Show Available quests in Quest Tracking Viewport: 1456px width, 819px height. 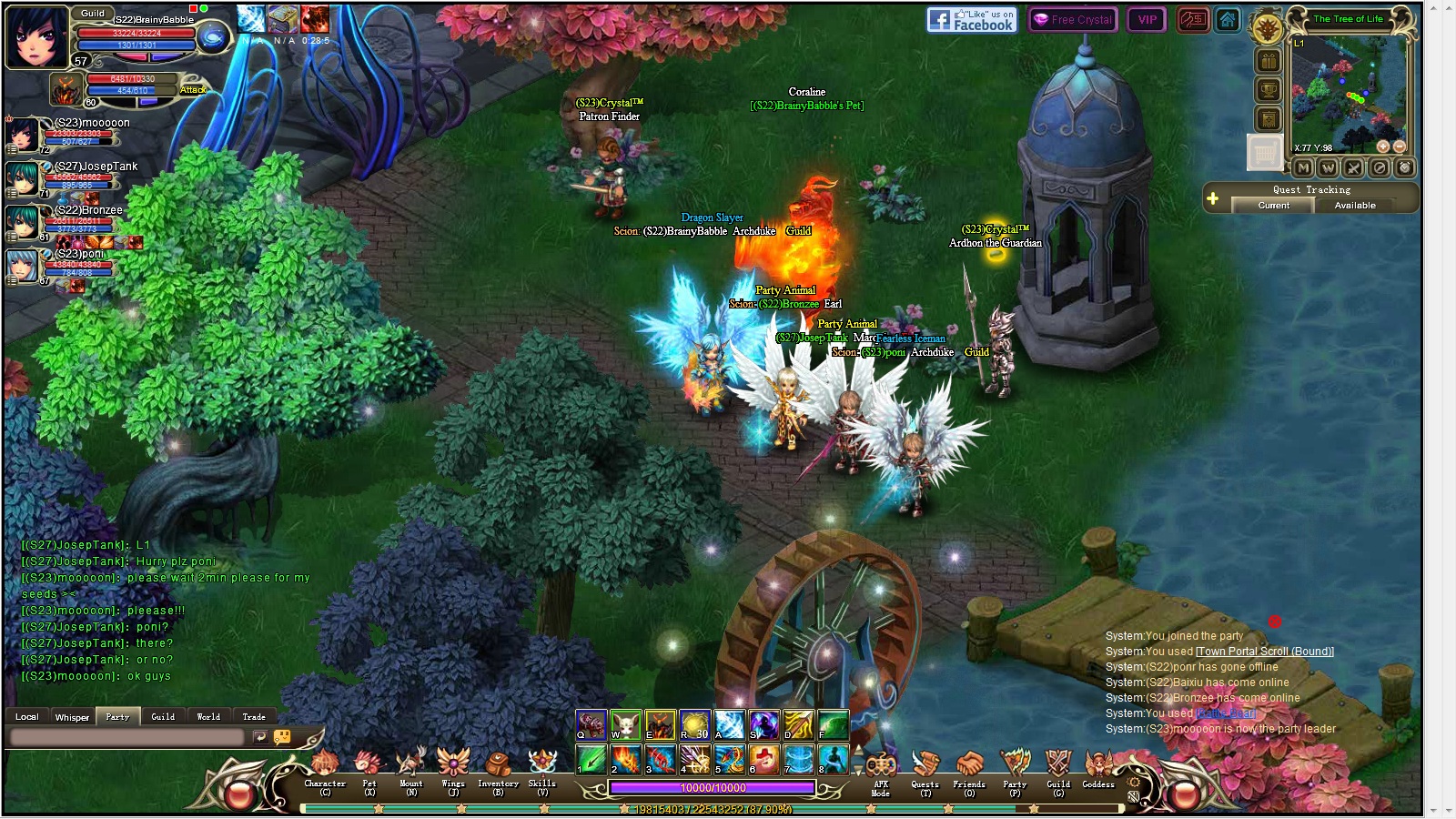point(1355,206)
